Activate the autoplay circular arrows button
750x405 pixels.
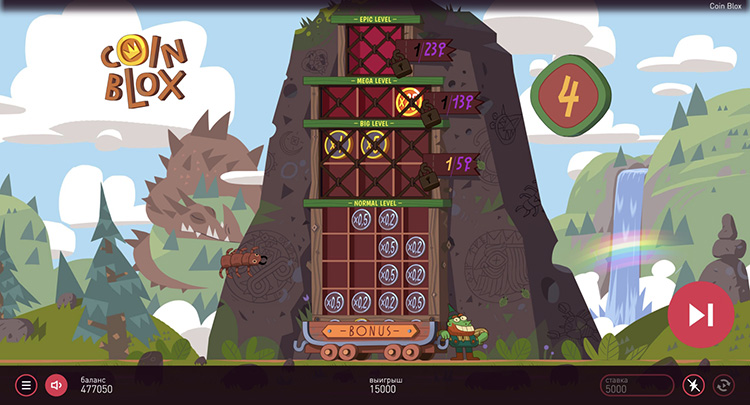click(x=722, y=385)
